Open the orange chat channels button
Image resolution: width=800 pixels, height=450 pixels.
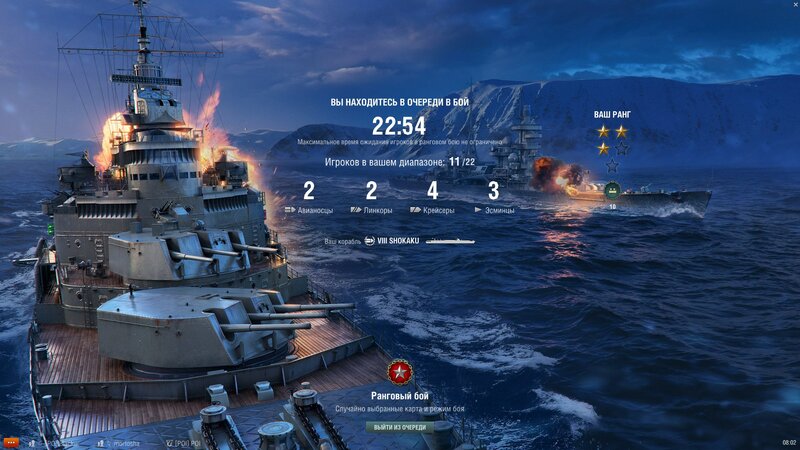11,442
